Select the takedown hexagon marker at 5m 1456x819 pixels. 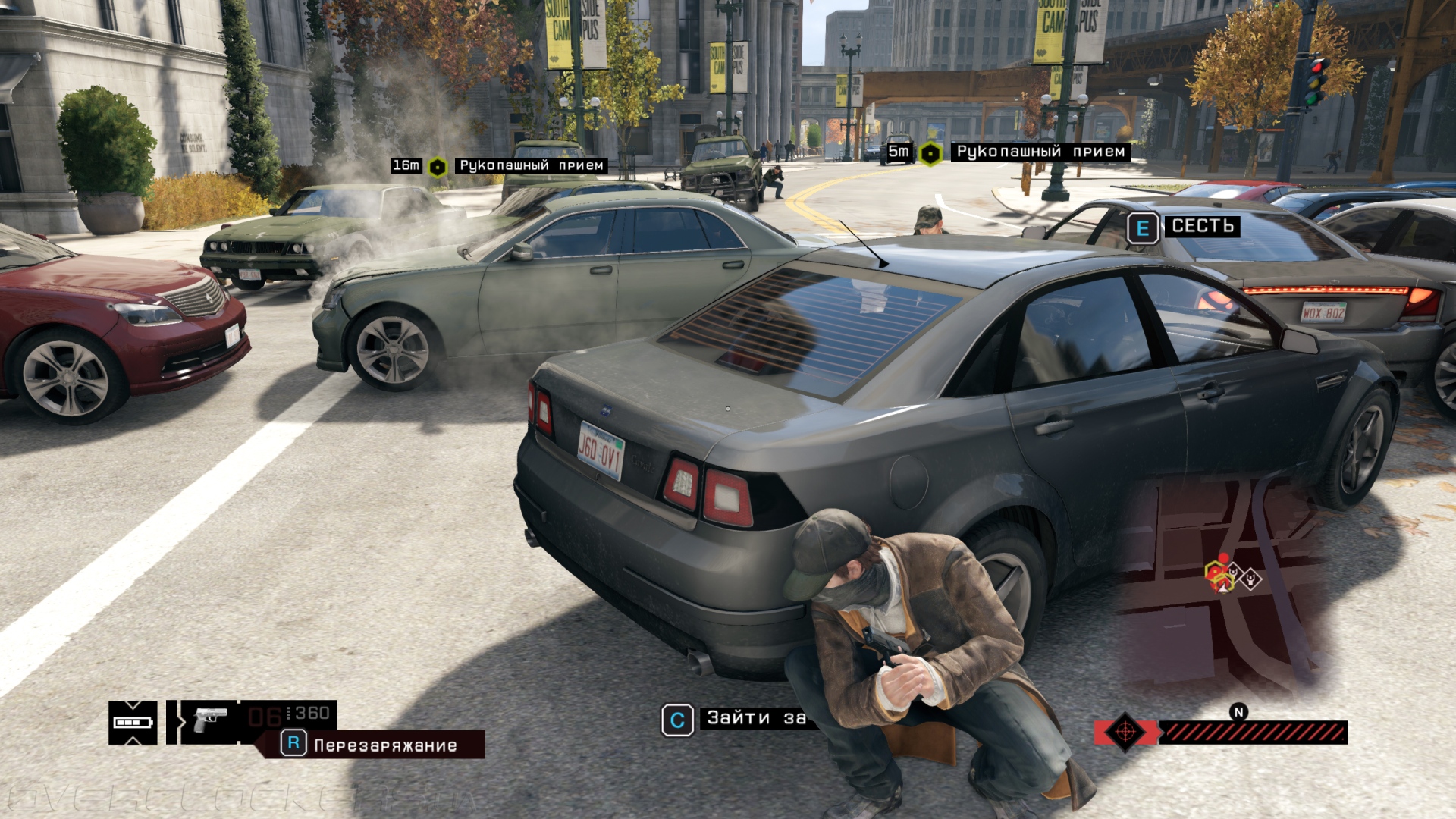[930, 153]
